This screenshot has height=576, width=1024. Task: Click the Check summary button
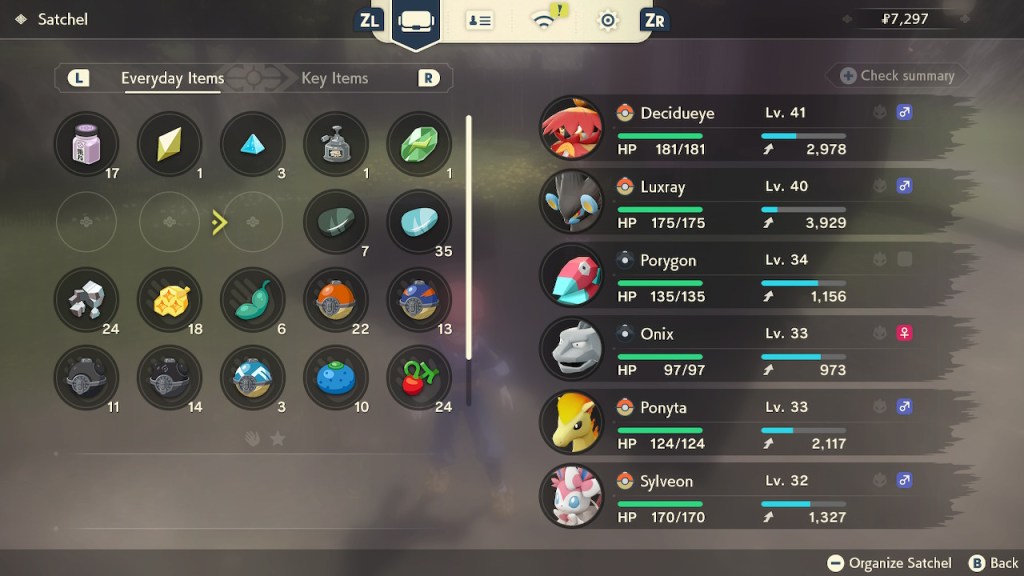click(x=896, y=76)
